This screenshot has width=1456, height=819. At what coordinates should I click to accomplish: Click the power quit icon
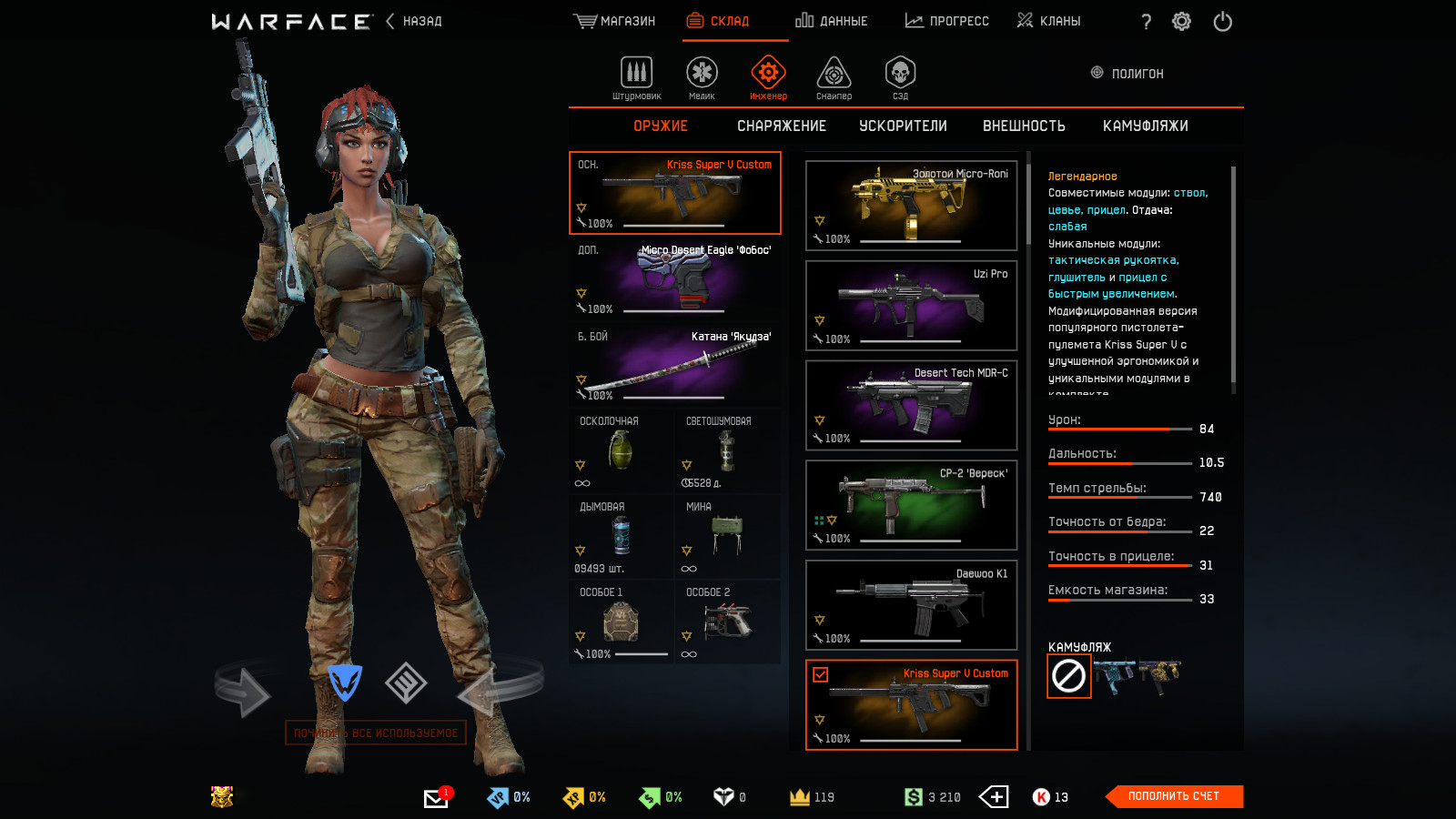(1222, 22)
